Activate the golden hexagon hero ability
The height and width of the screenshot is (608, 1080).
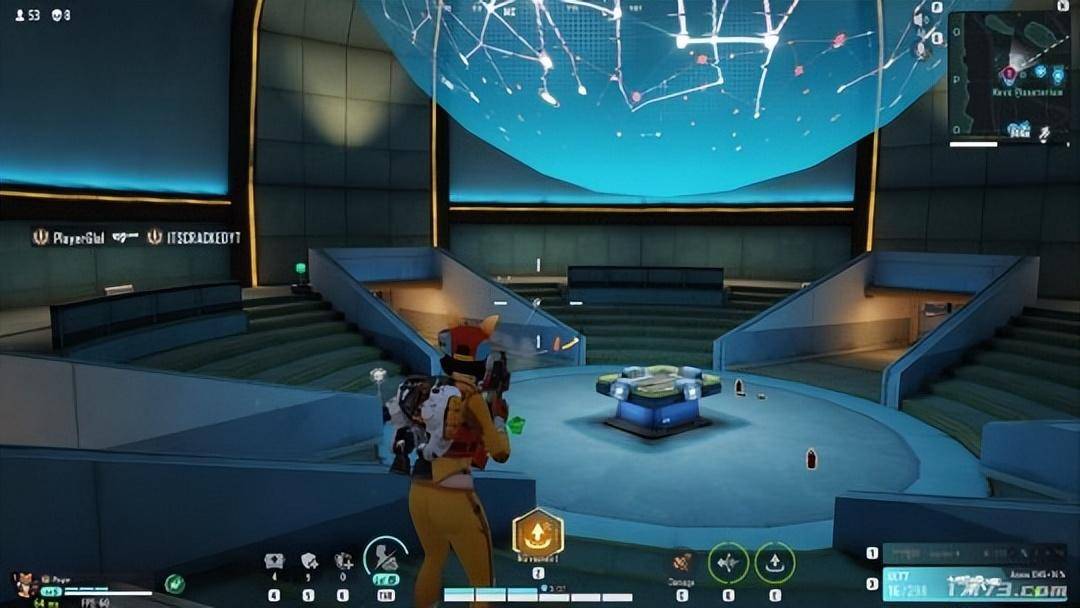538,535
